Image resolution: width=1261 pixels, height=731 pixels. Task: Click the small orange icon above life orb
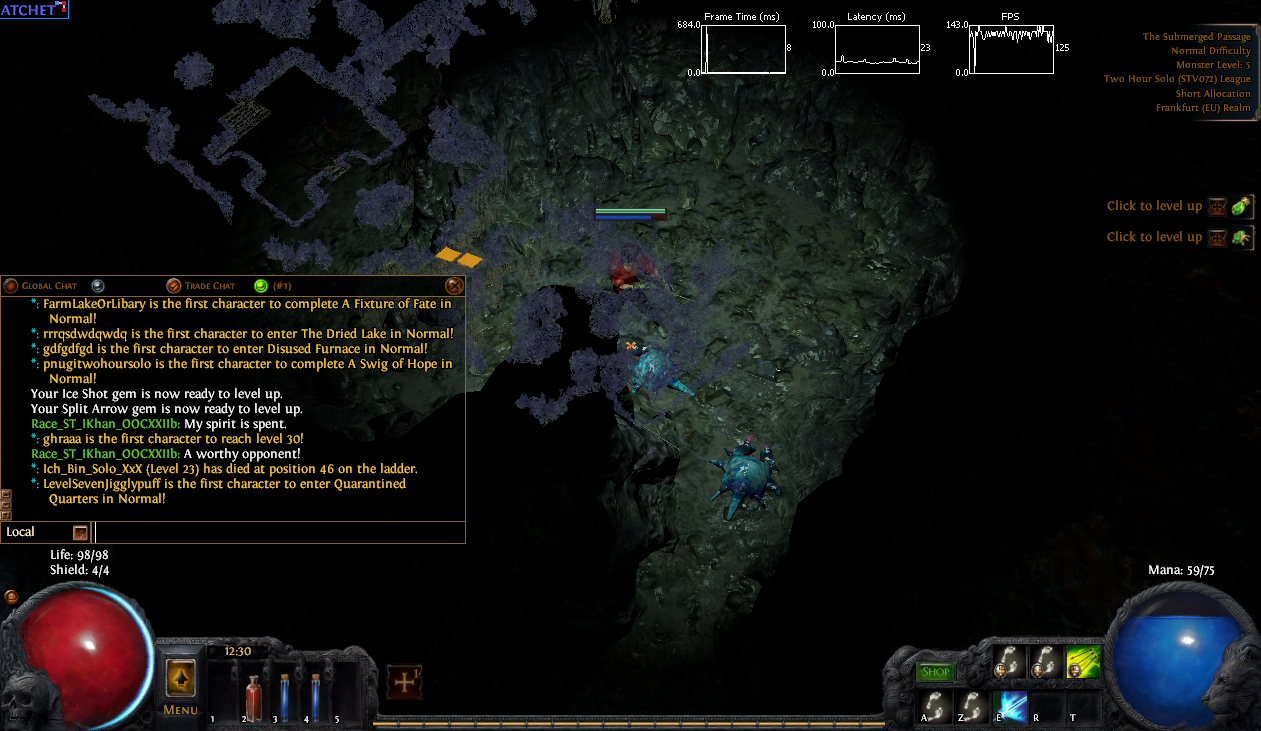coord(11,597)
